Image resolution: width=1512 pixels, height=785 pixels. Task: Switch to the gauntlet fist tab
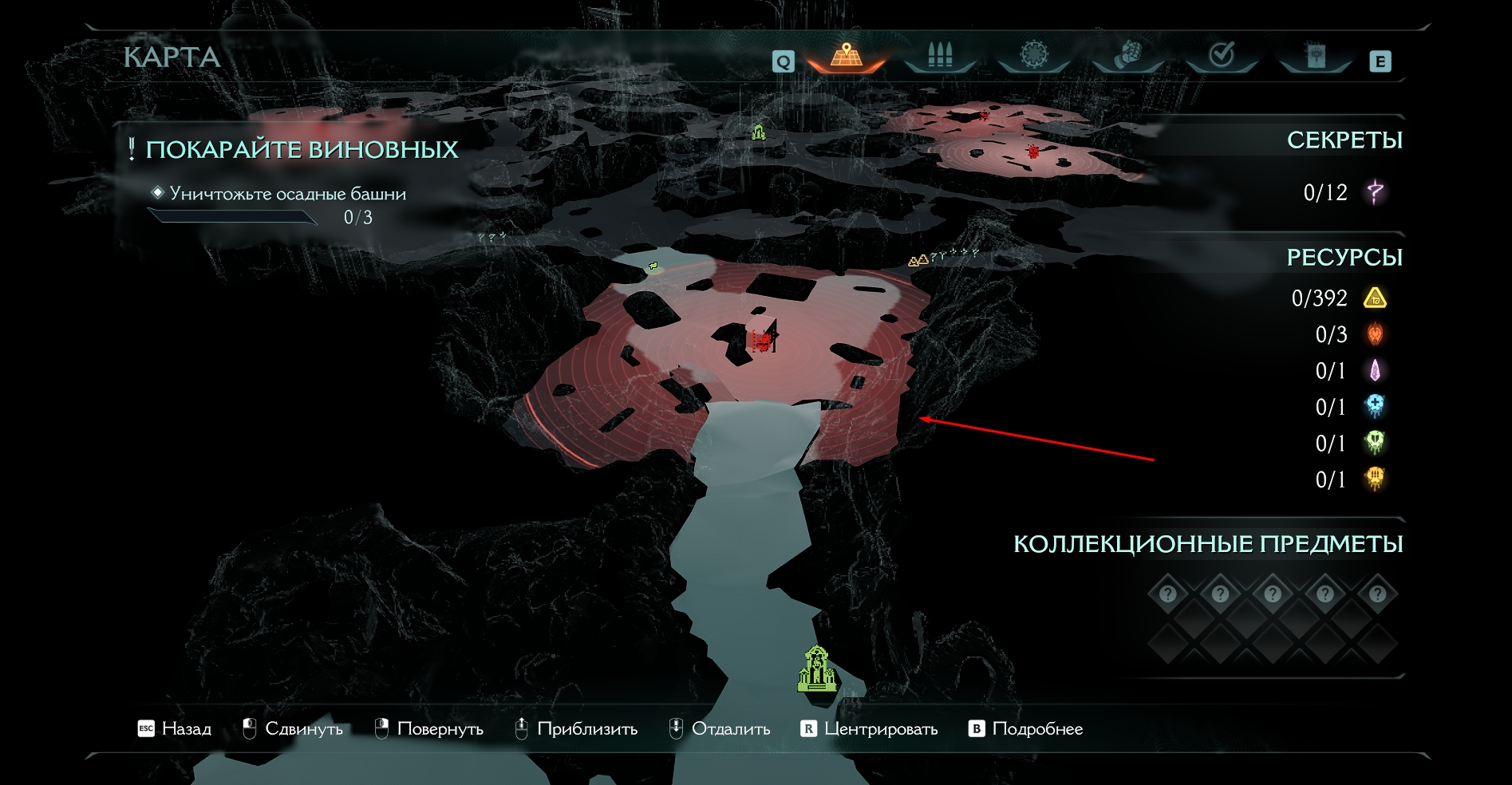(x=1127, y=55)
